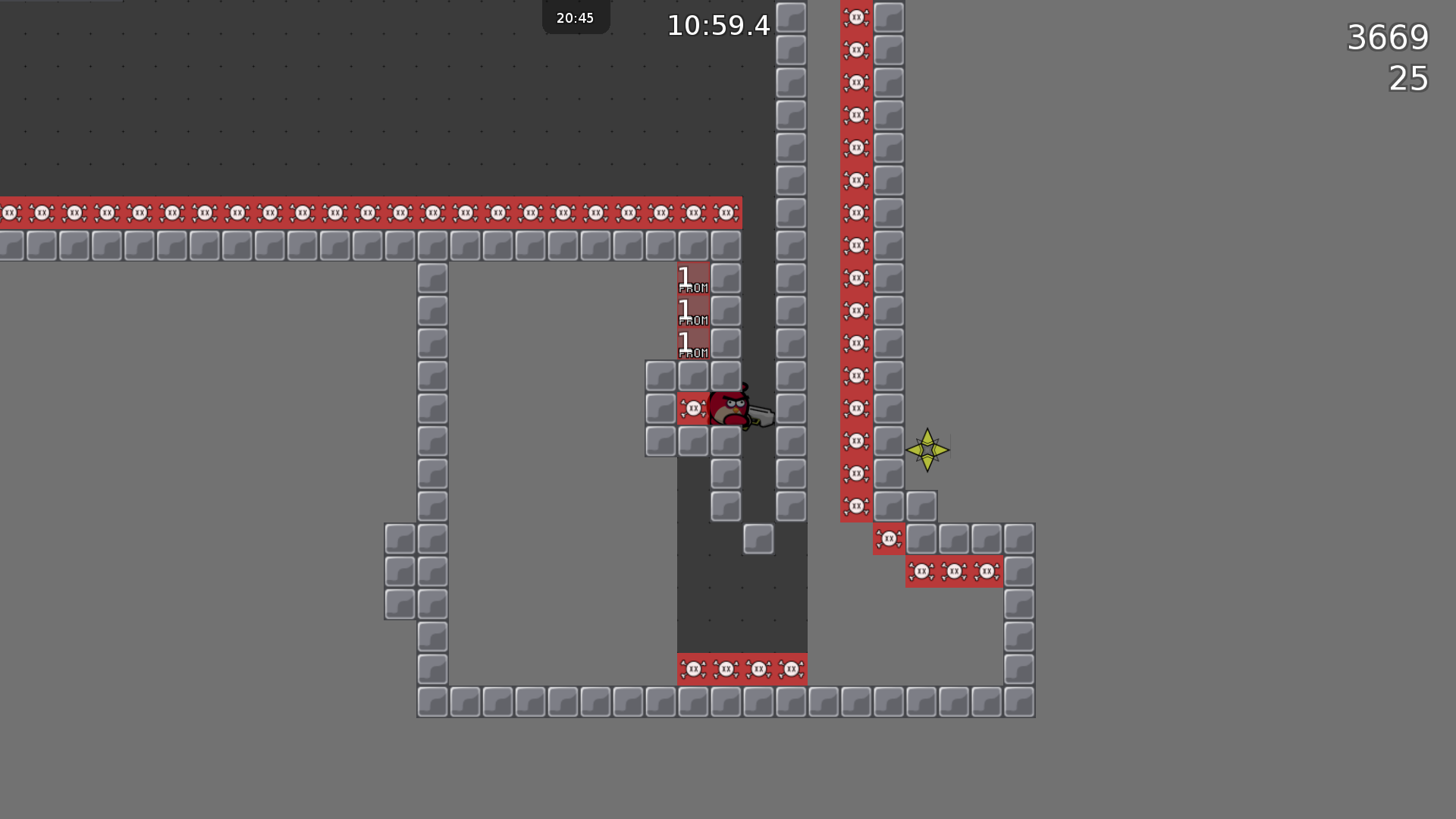Click the 25 counter under the score

pyautogui.click(x=1408, y=79)
